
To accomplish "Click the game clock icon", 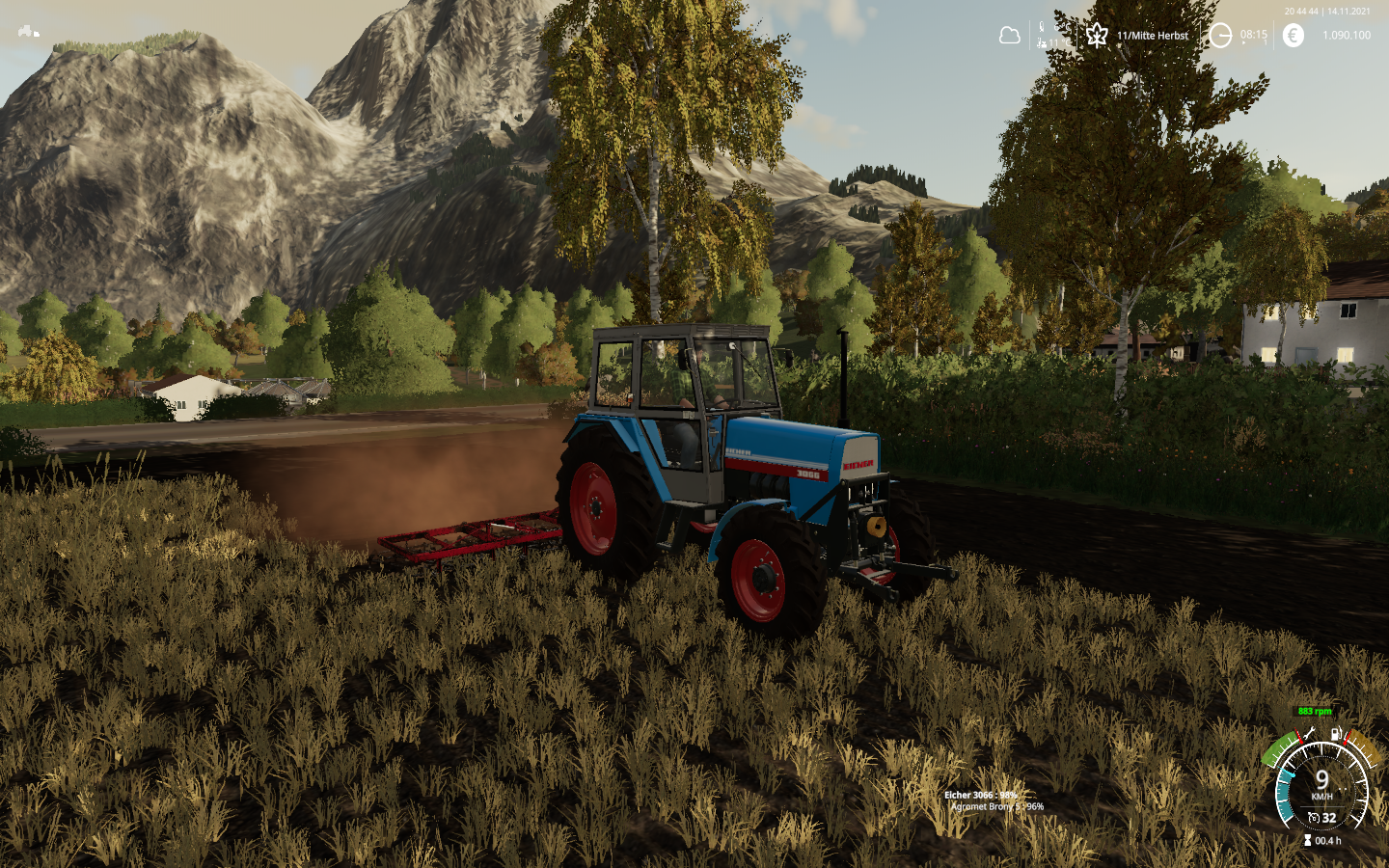I will [x=1220, y=36].
